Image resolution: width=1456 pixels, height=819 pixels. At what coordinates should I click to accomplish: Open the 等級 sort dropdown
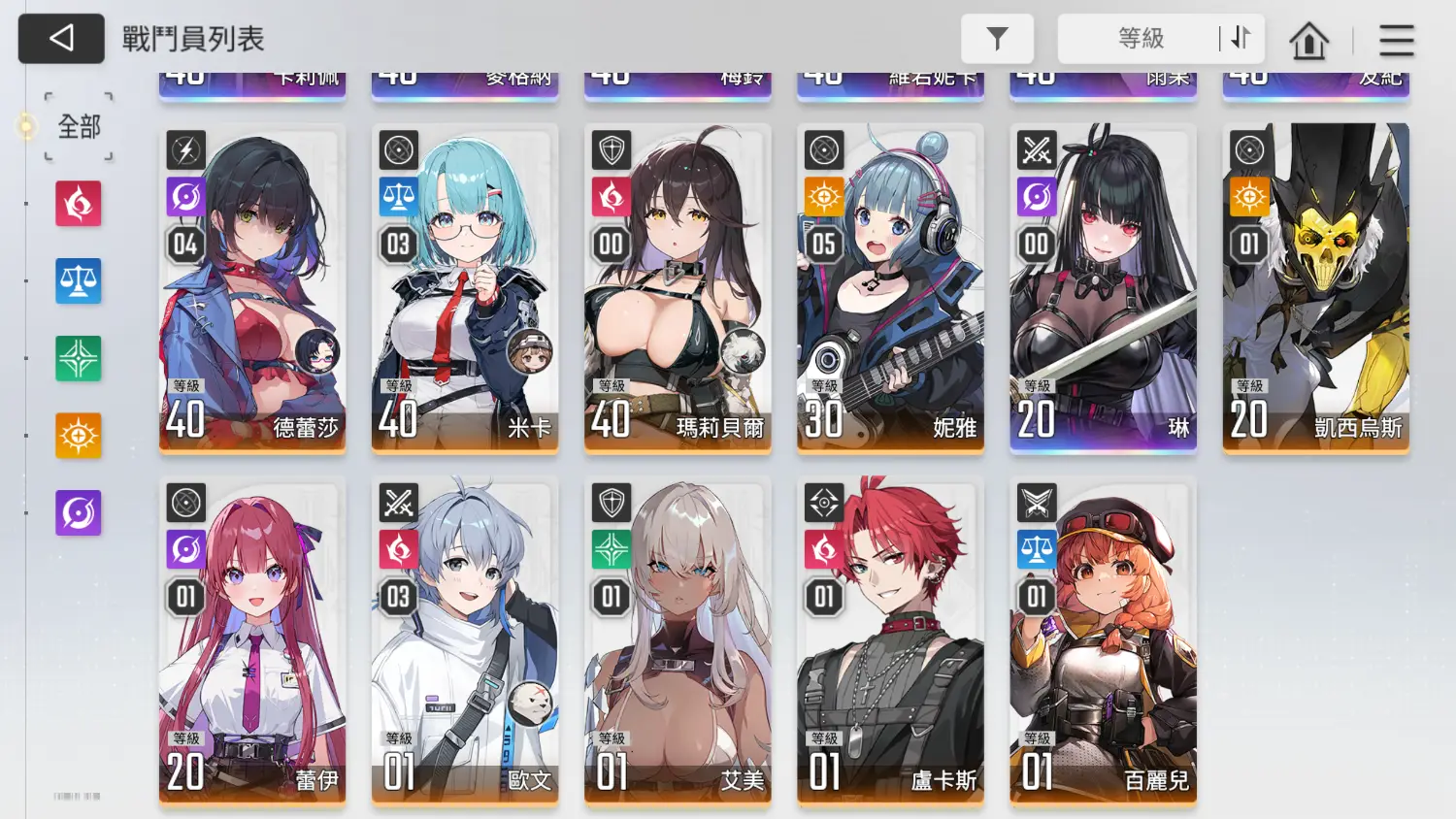click(x=1140, y=39)
